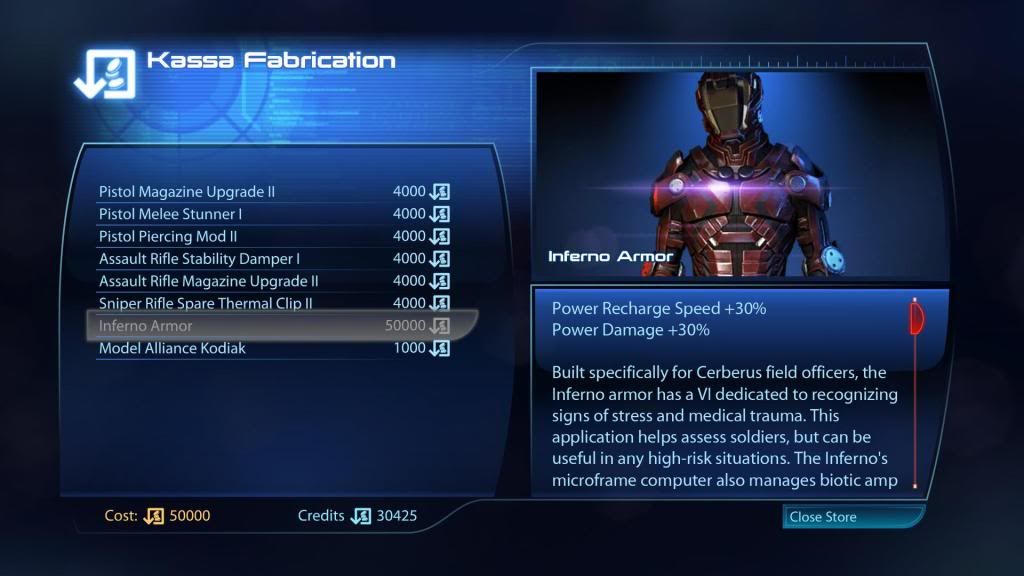Close the store
Screen dimensions: 1024x576
852,517
